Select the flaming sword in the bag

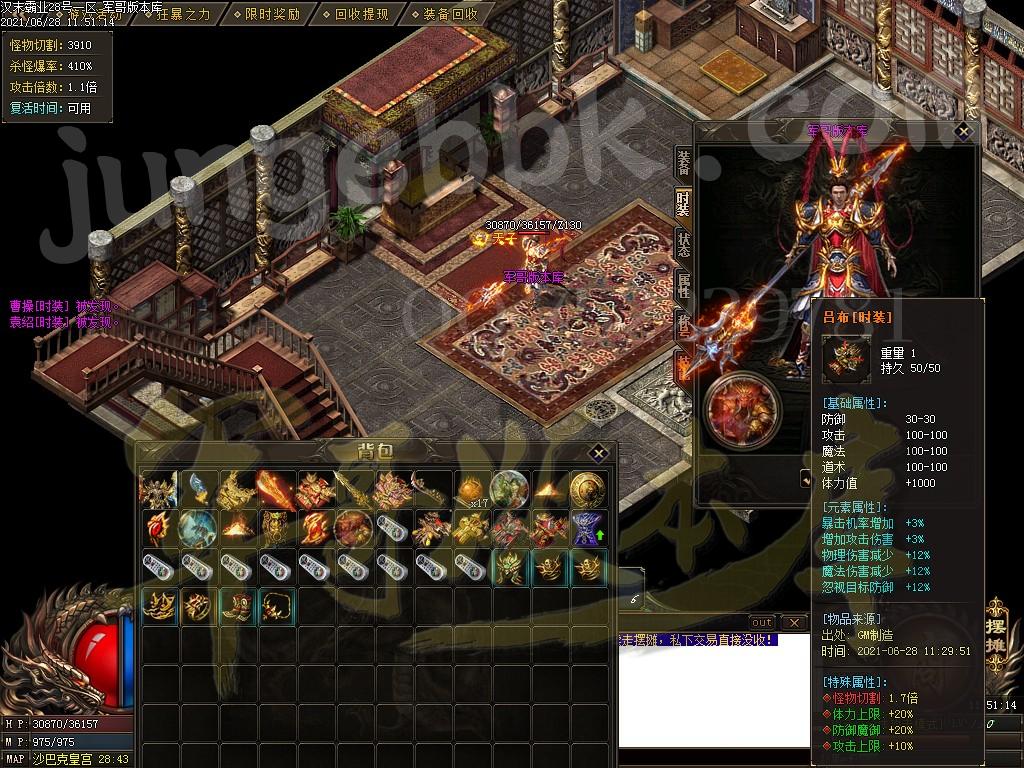point(276,490)
